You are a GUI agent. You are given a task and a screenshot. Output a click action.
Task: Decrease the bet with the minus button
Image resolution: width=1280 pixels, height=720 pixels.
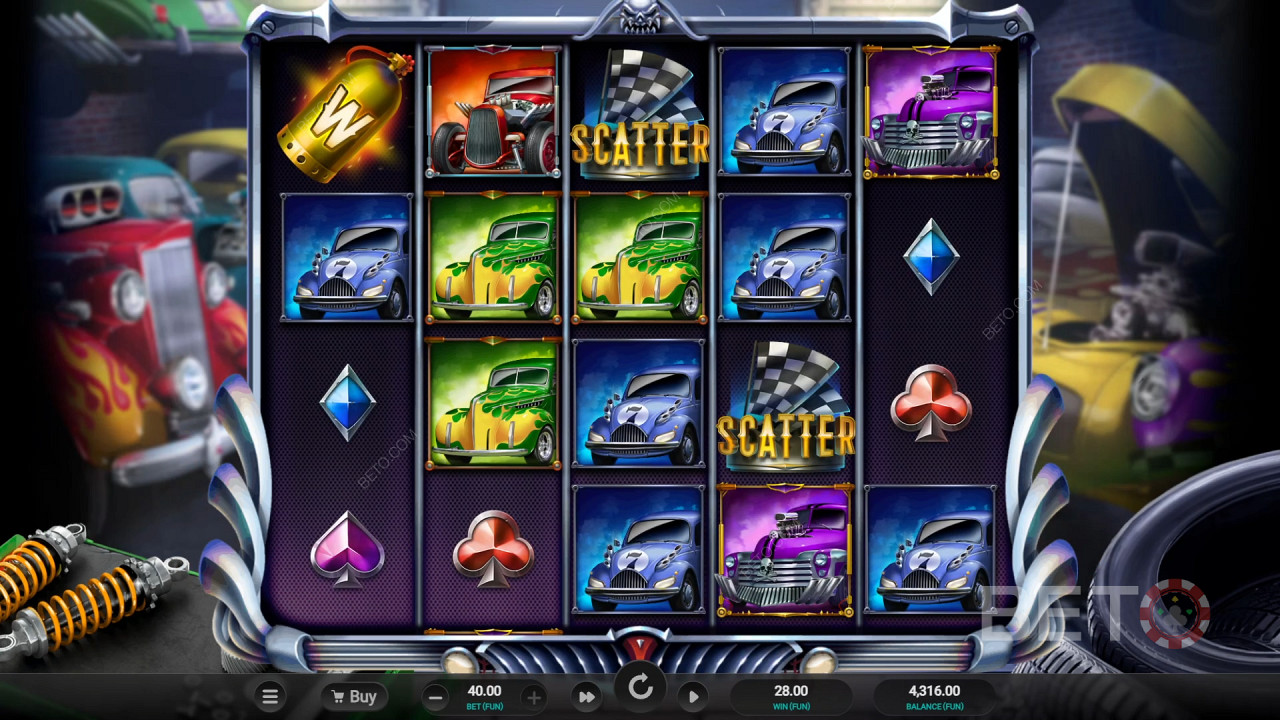435,697
